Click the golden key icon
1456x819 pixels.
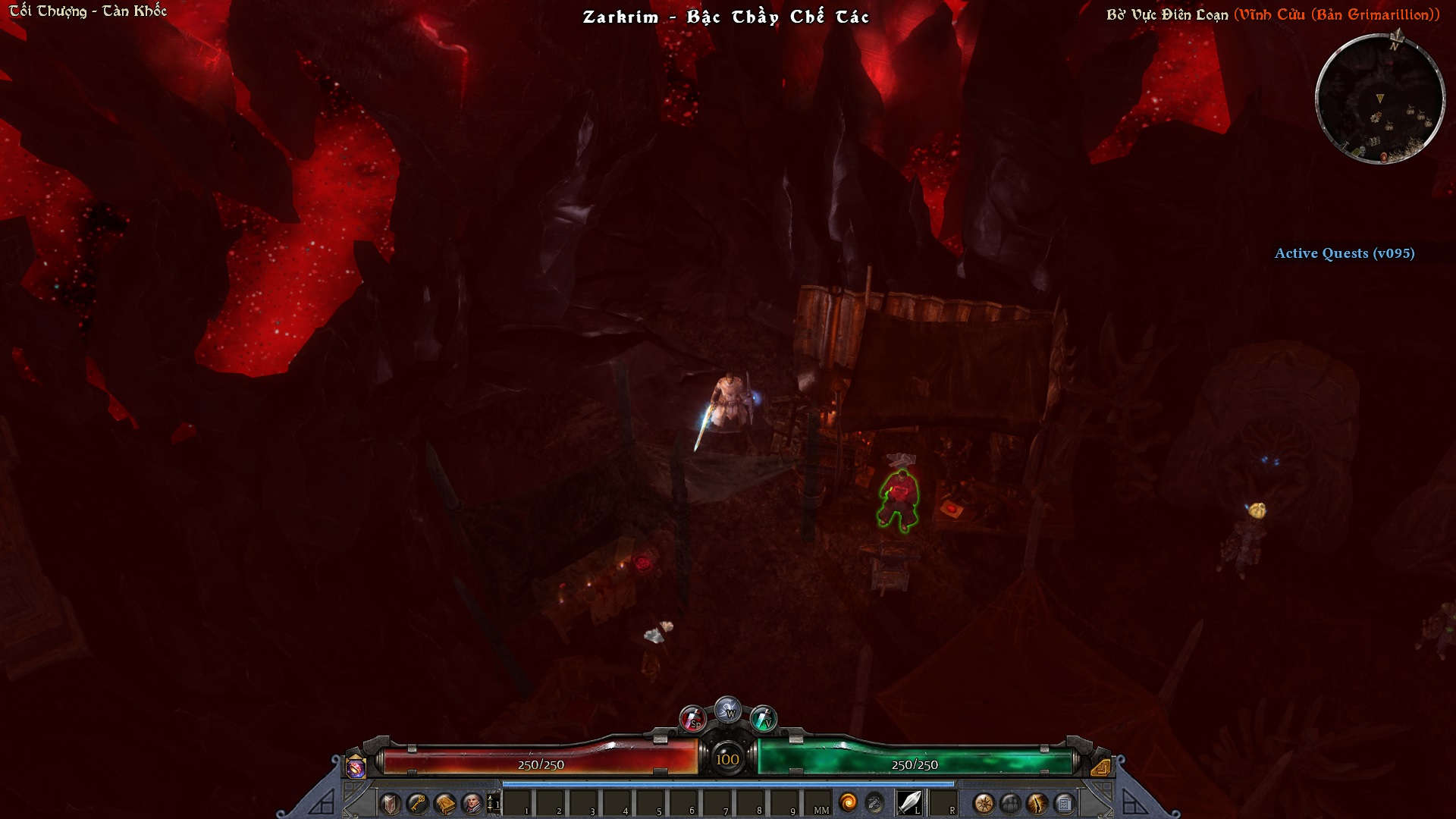[x=417, y=803]
